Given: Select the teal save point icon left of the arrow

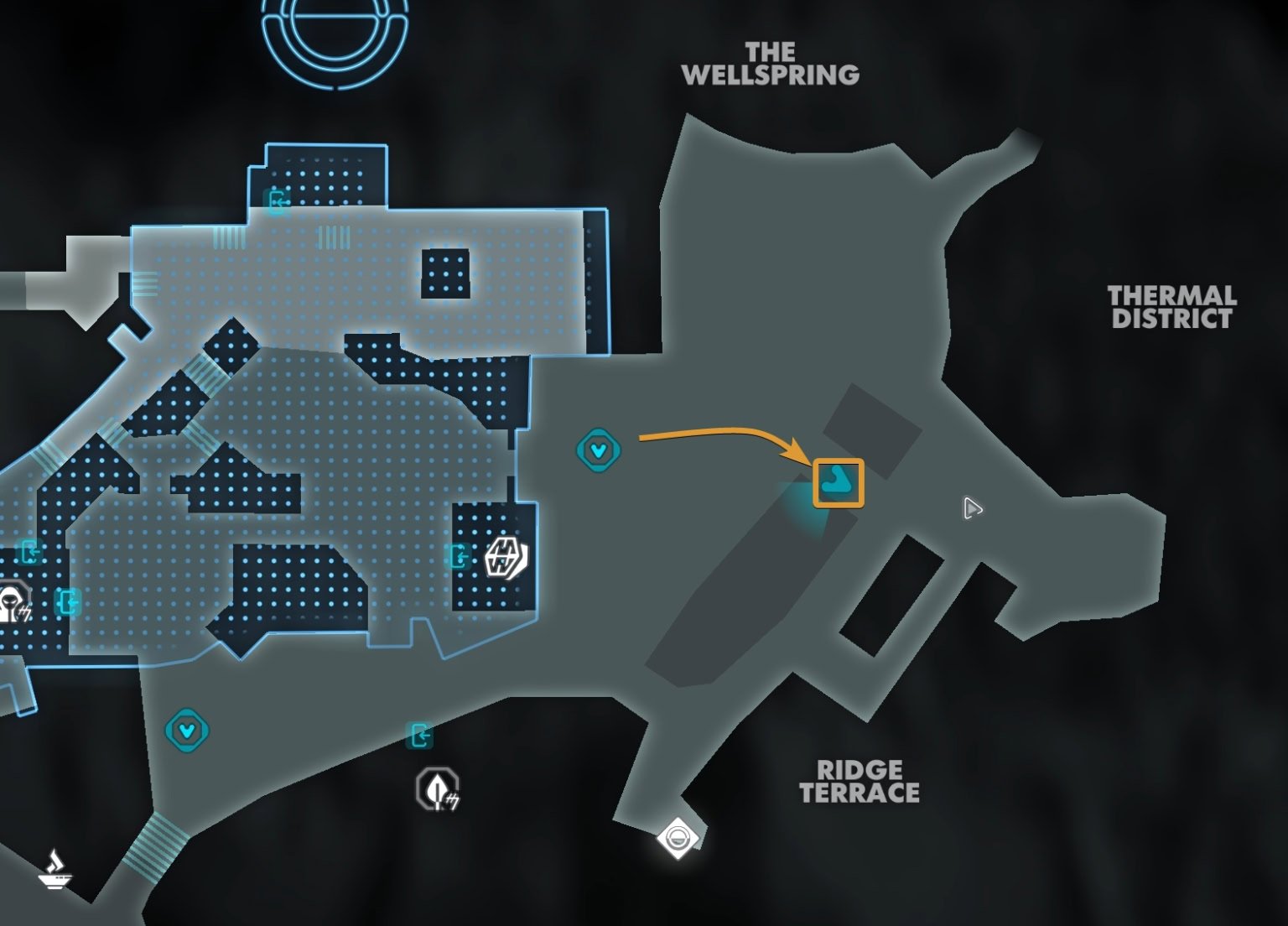Looking at the screenshot, I should pos(598,450).
